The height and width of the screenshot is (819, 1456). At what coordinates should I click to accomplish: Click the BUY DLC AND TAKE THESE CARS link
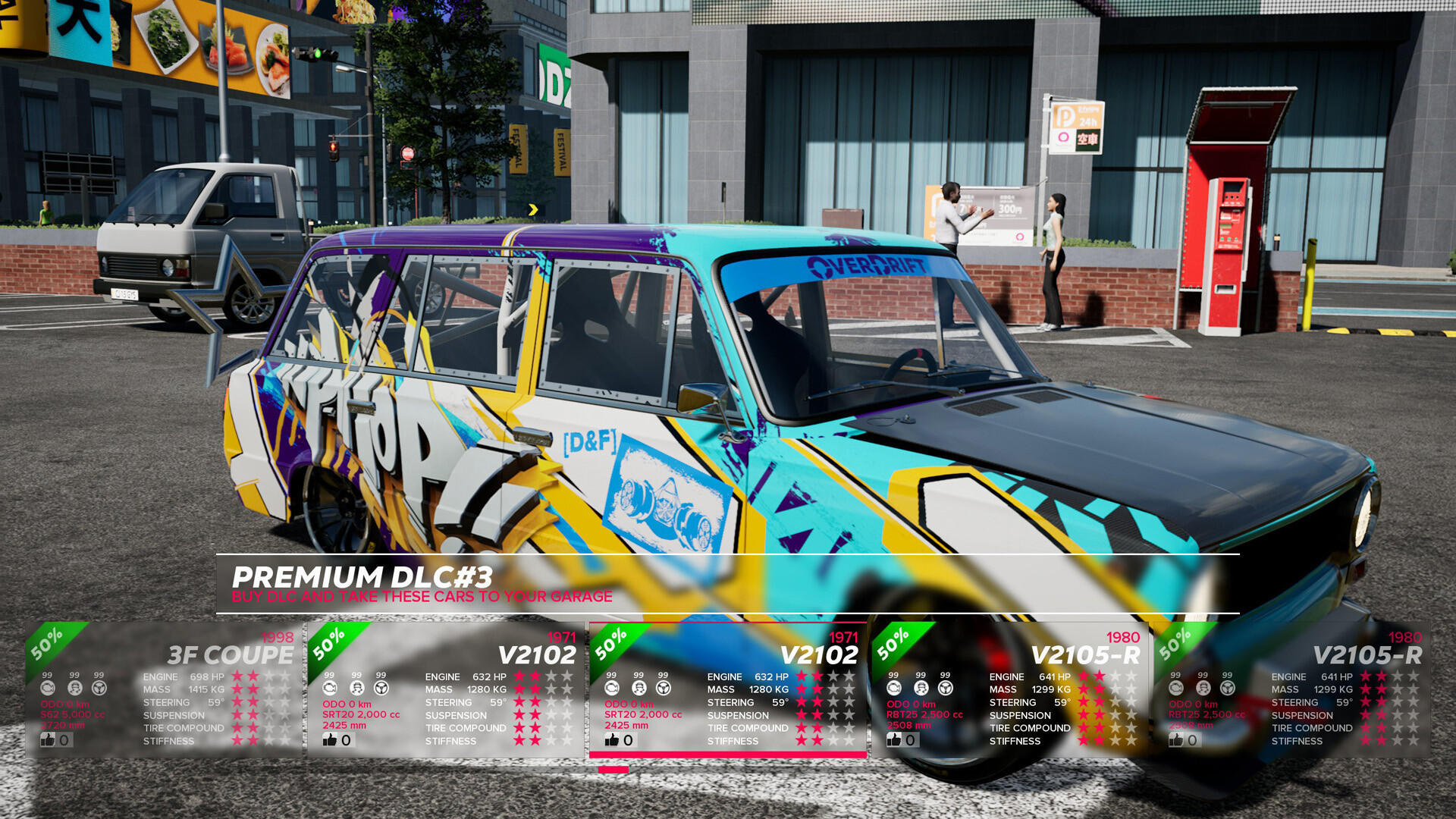pos(422,597)
